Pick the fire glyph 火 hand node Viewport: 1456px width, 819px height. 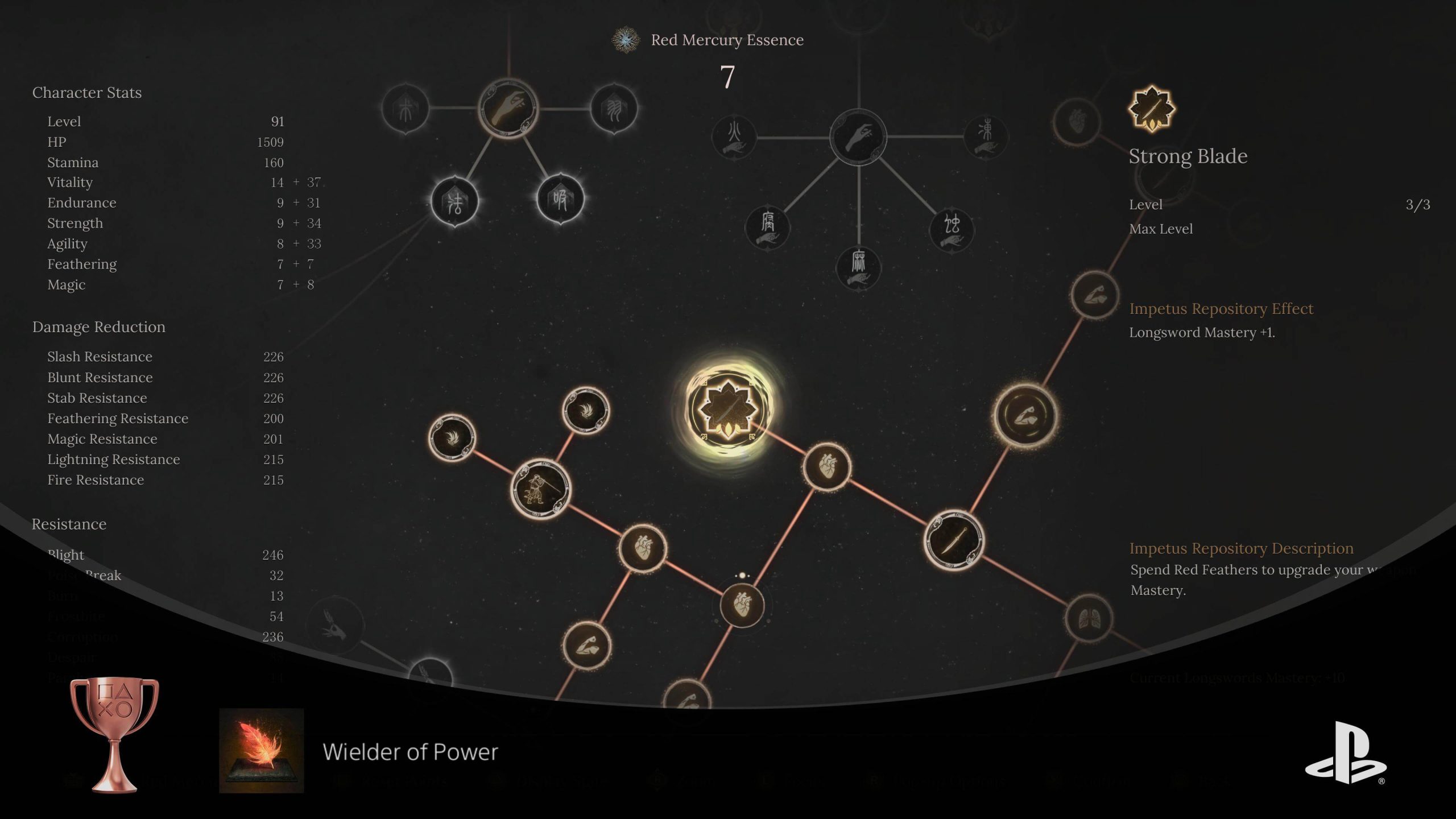734,137
